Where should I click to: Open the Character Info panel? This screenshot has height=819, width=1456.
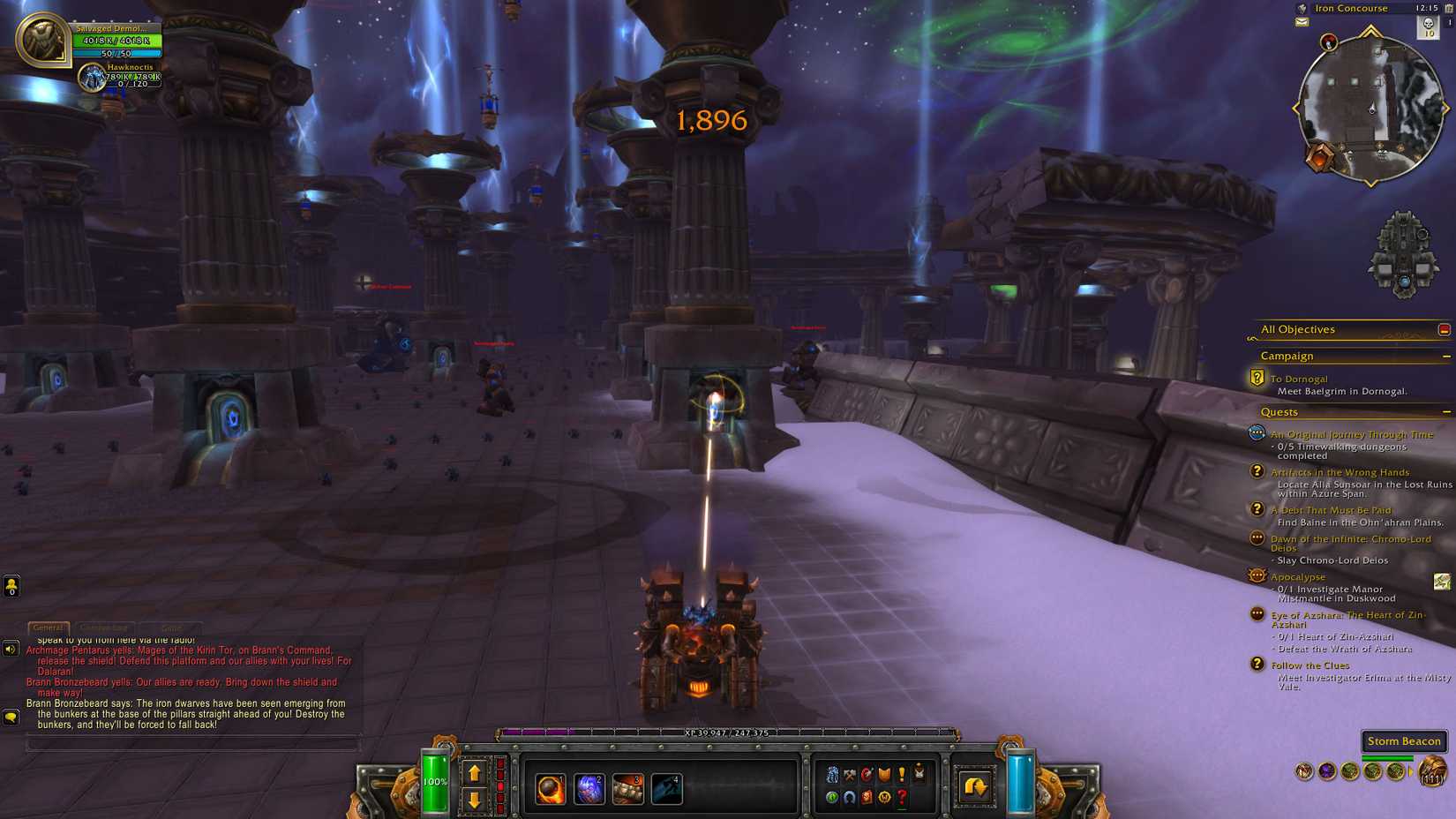832,776
